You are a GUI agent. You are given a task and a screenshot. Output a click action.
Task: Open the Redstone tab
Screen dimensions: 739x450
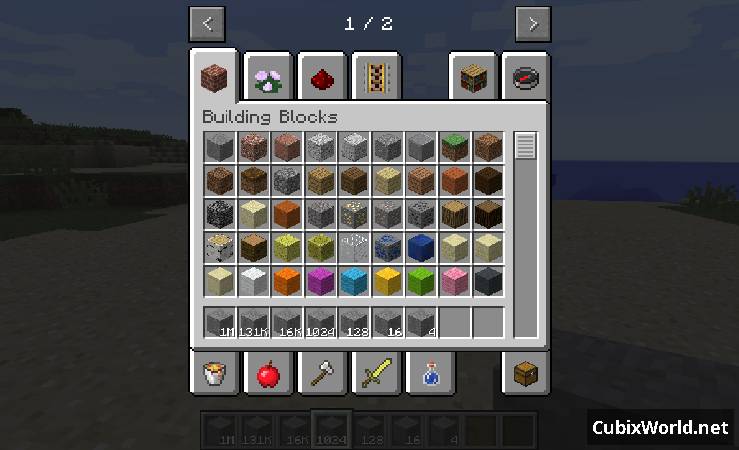pyautogui.click(x=322, y=78)
